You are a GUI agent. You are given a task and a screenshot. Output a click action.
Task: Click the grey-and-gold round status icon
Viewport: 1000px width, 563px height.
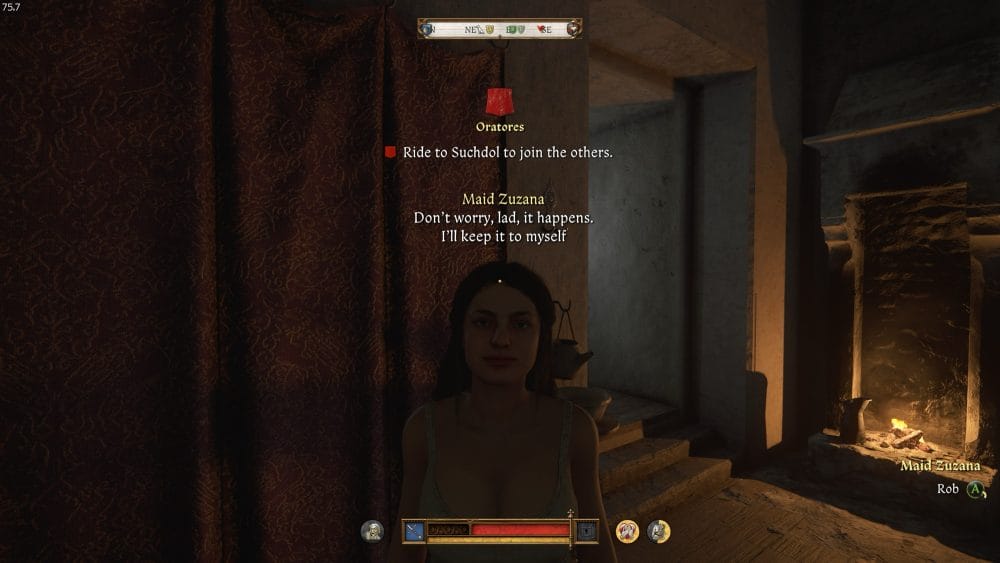pos(658,532)
